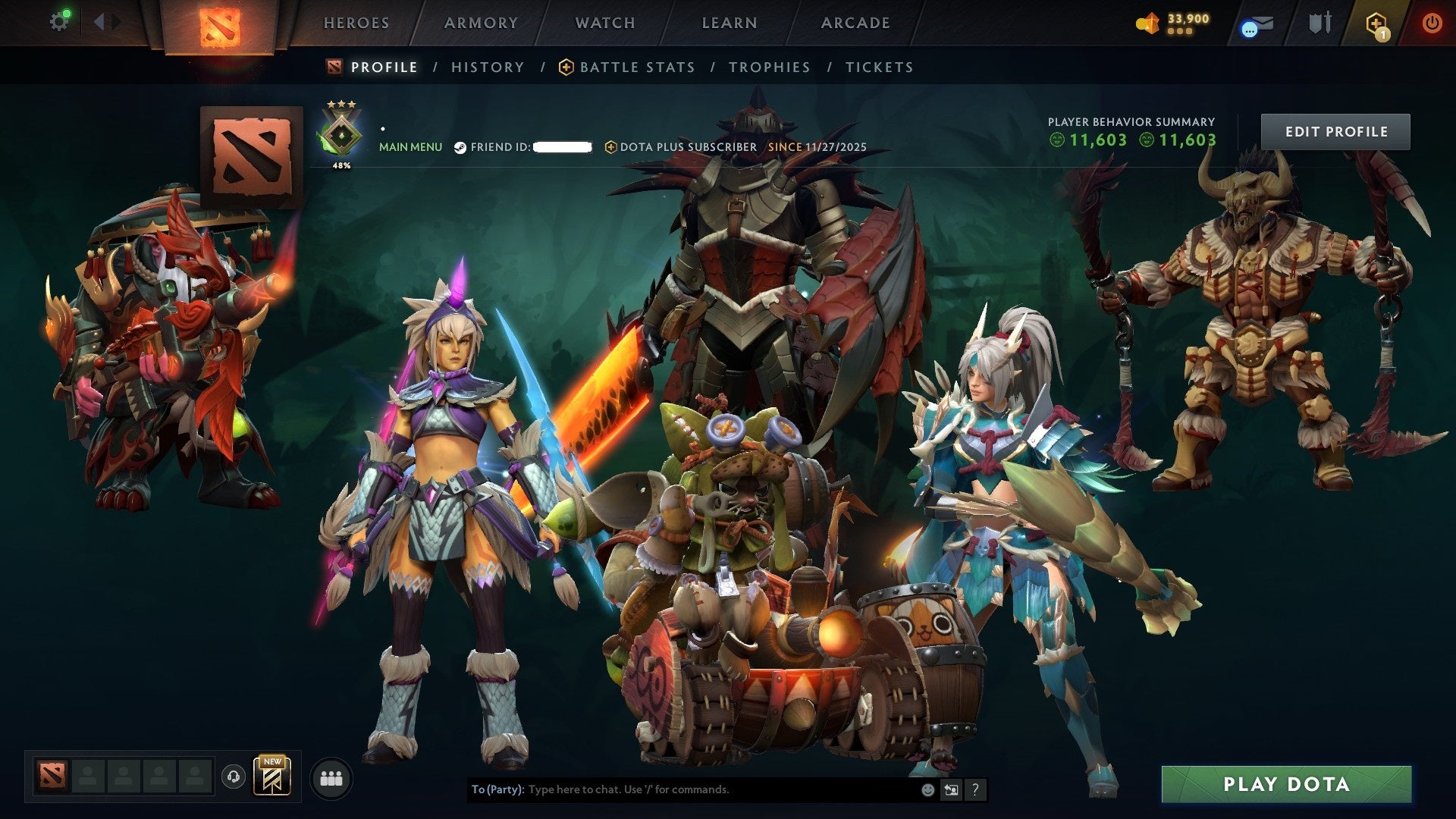Screen dimensions: 1456x819
Task: Open the emoticon picker beside the chat box
Action: pyautogui.click(x=927, y=789)
